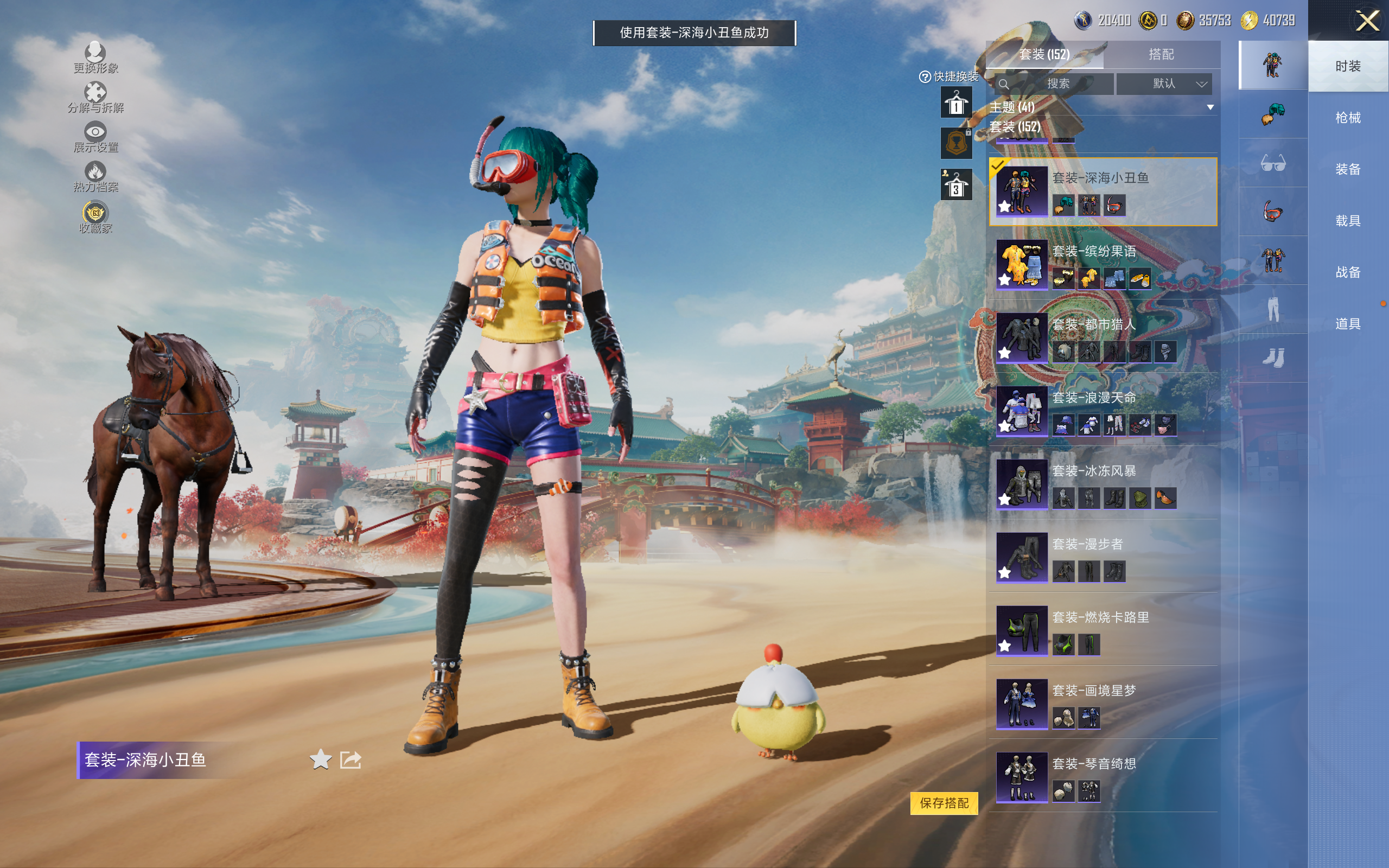Image resolution: width=1389 pixels, height=868 pixels.
Task: Open the 载具 category
Action: 1347,220
